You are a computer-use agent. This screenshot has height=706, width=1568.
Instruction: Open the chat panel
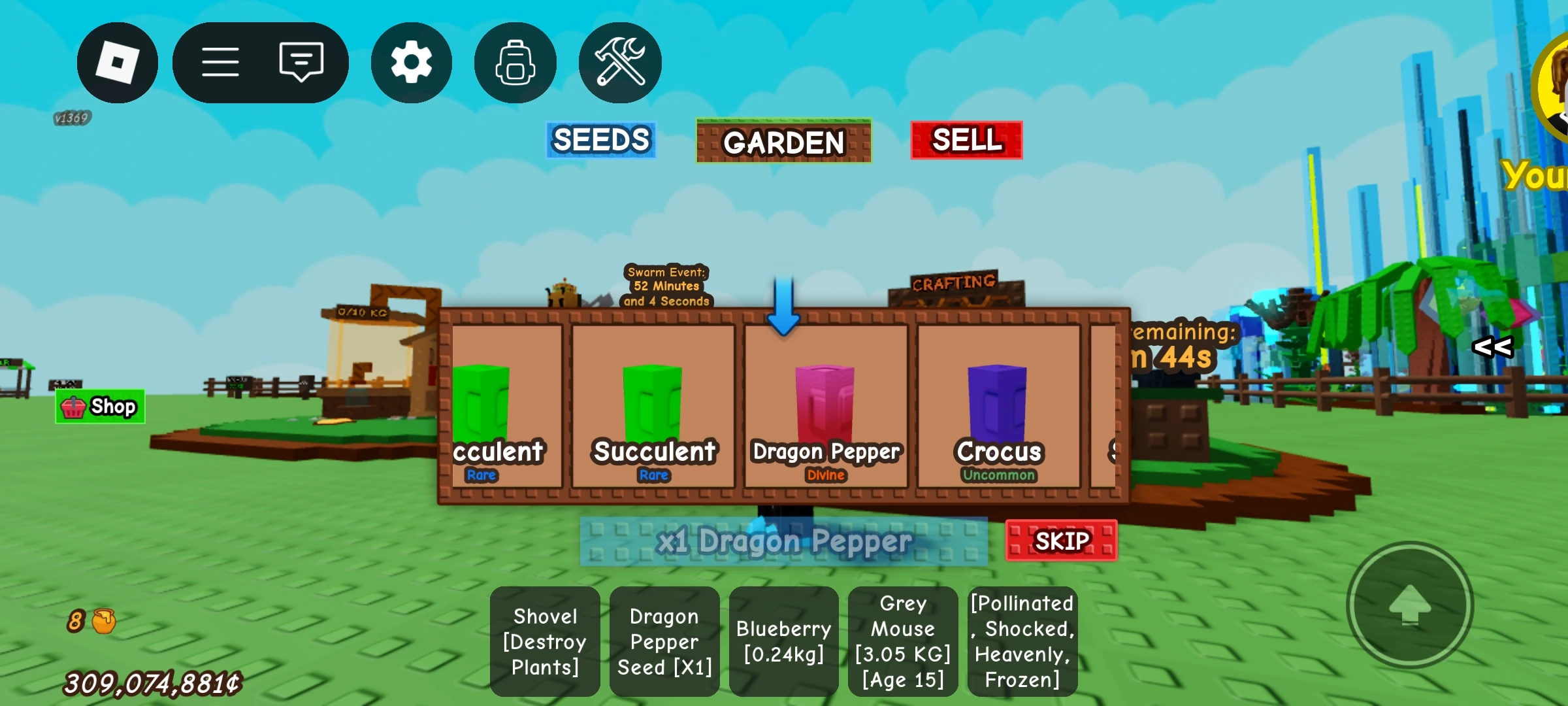[301, 62]
